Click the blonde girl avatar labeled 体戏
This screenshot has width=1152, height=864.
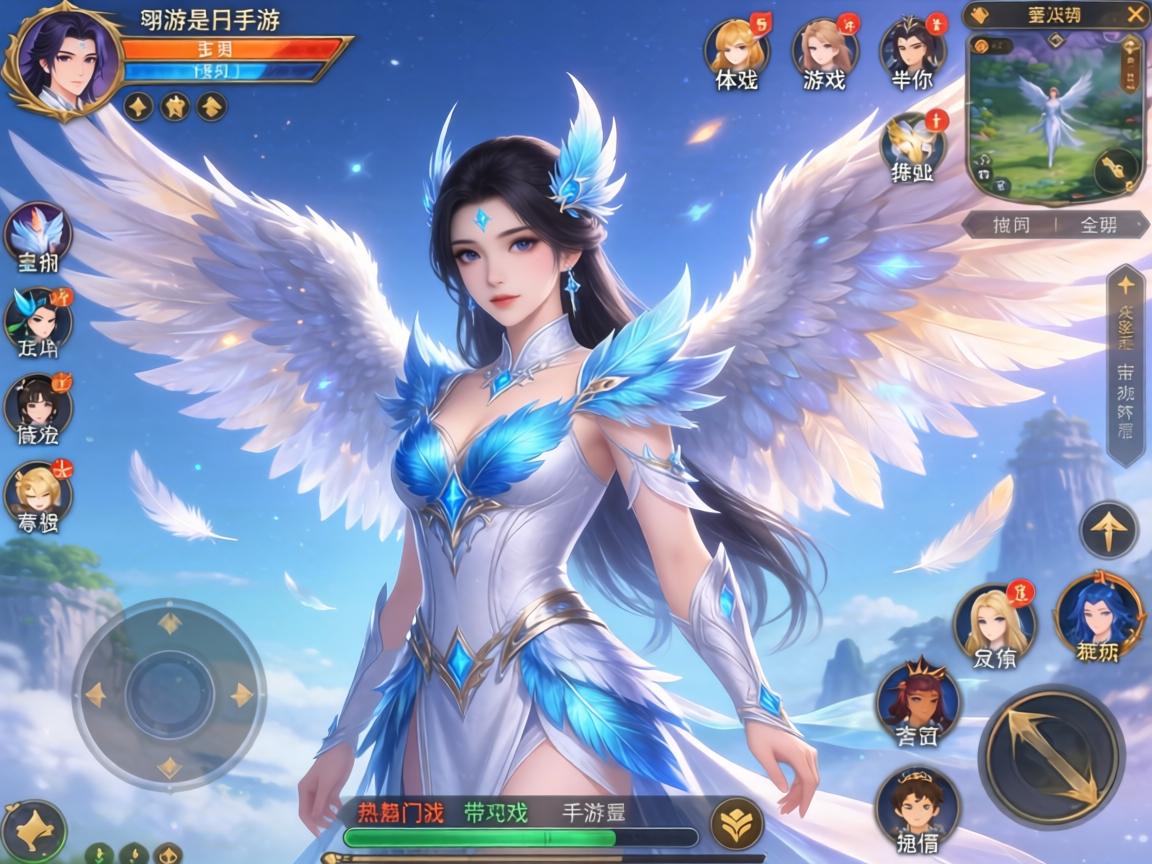coord(736,46)
